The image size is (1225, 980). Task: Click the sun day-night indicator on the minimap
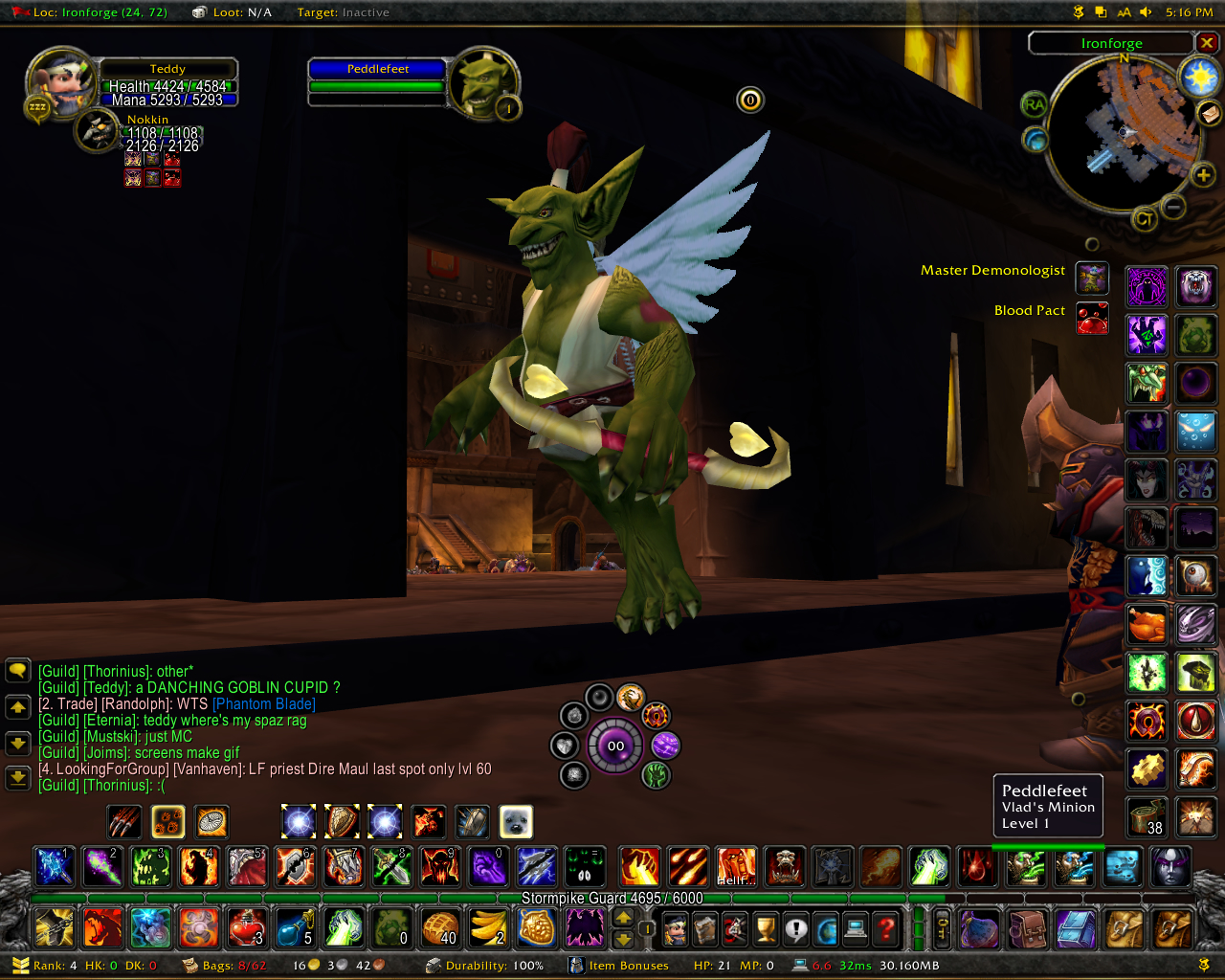[x=1199, y=78]
